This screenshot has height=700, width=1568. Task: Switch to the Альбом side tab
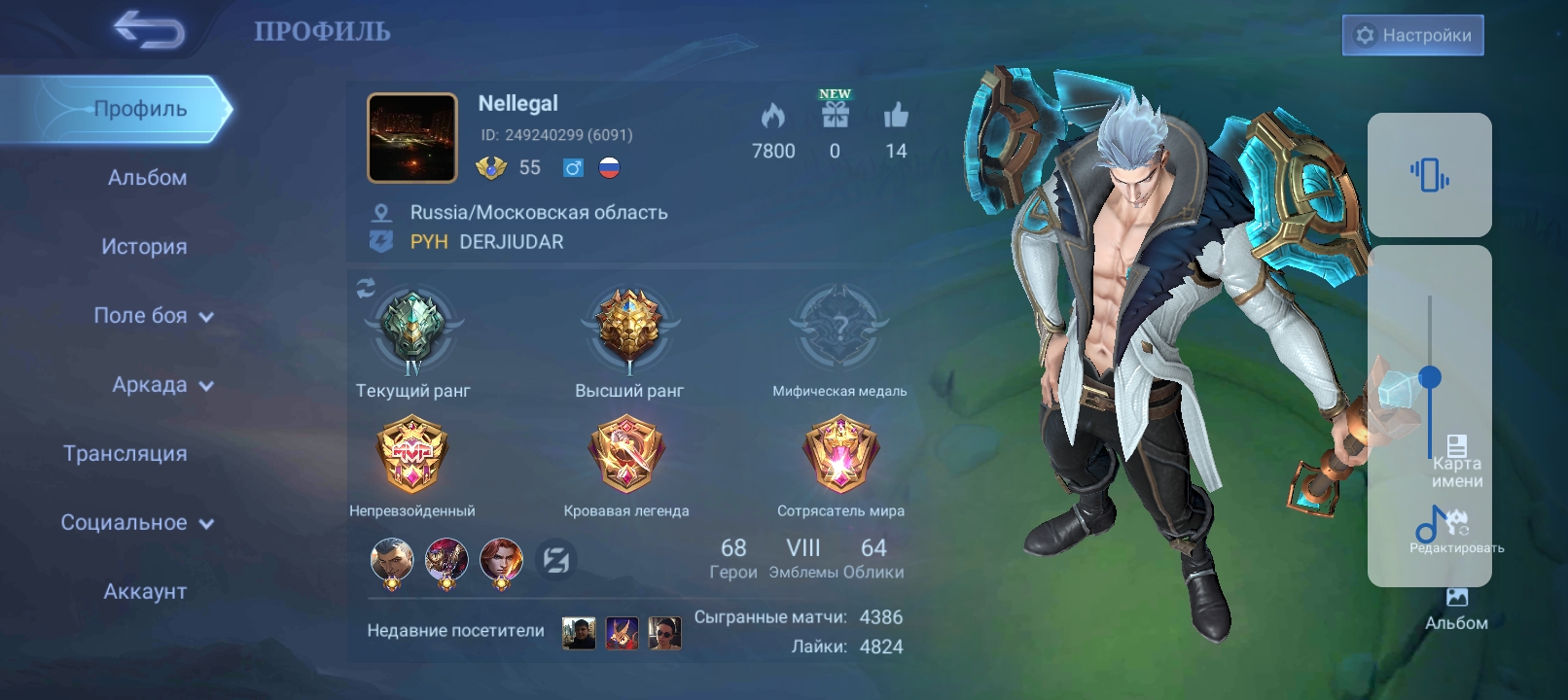pos(147,178)
